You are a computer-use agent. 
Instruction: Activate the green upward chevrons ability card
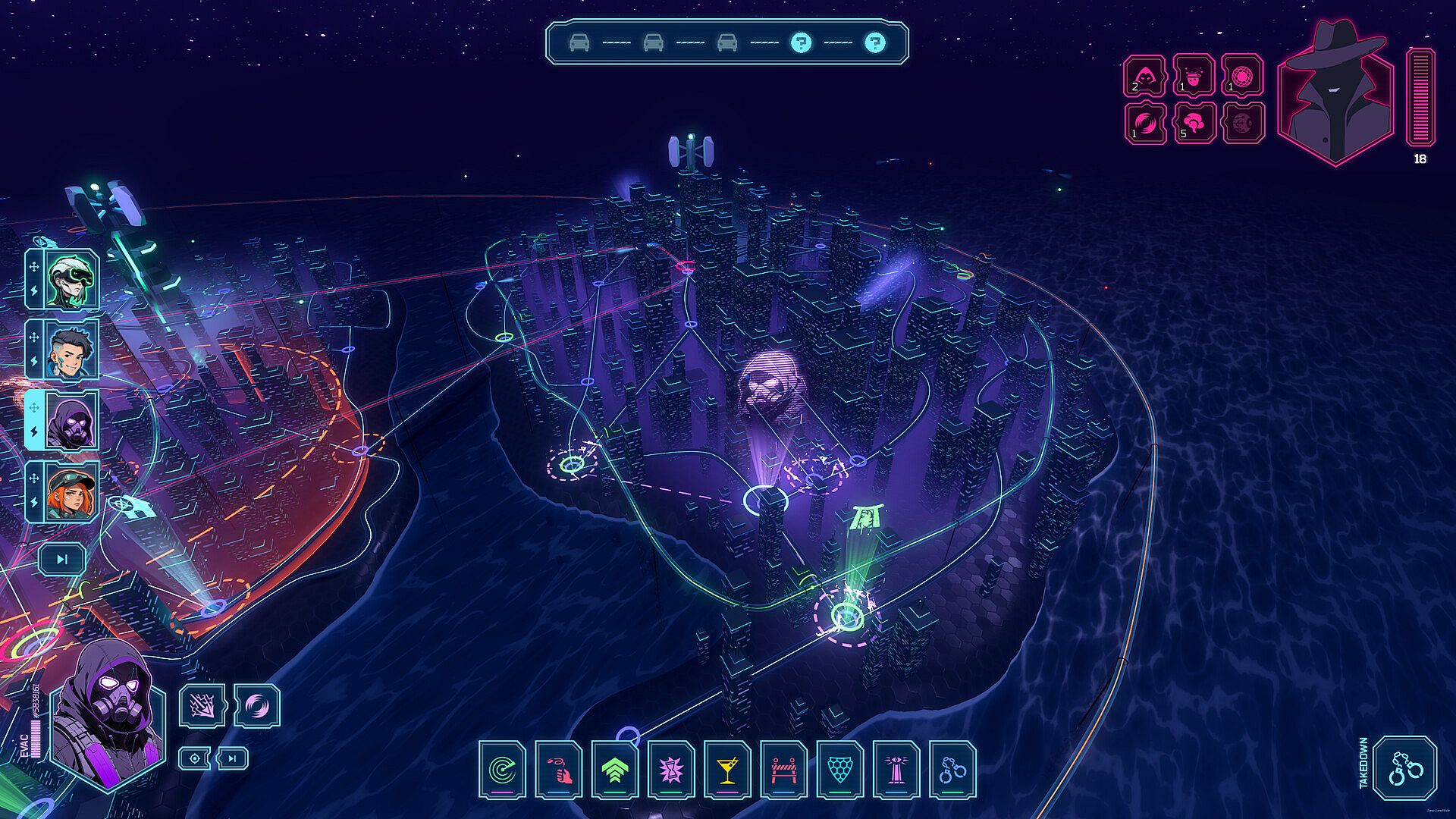(615, 770)
